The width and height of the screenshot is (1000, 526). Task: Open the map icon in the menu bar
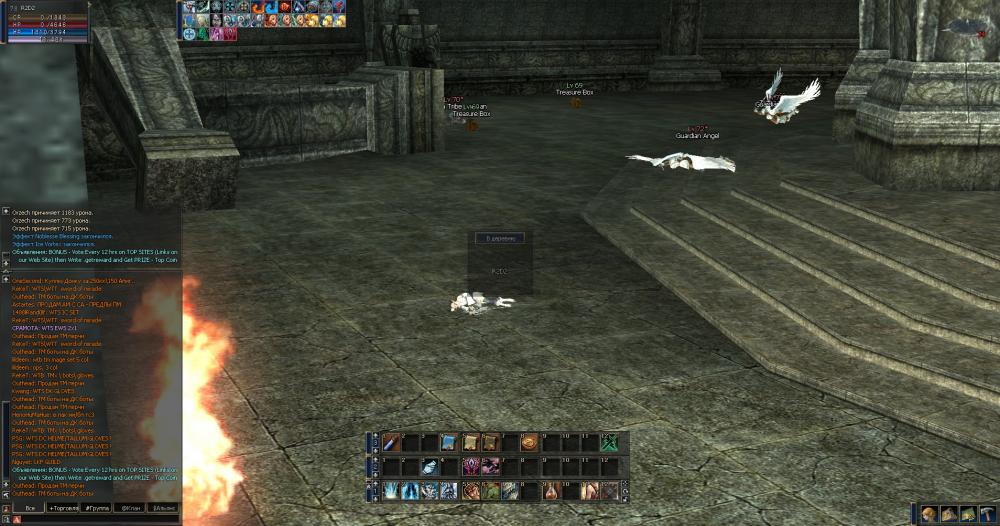point(967,514)
